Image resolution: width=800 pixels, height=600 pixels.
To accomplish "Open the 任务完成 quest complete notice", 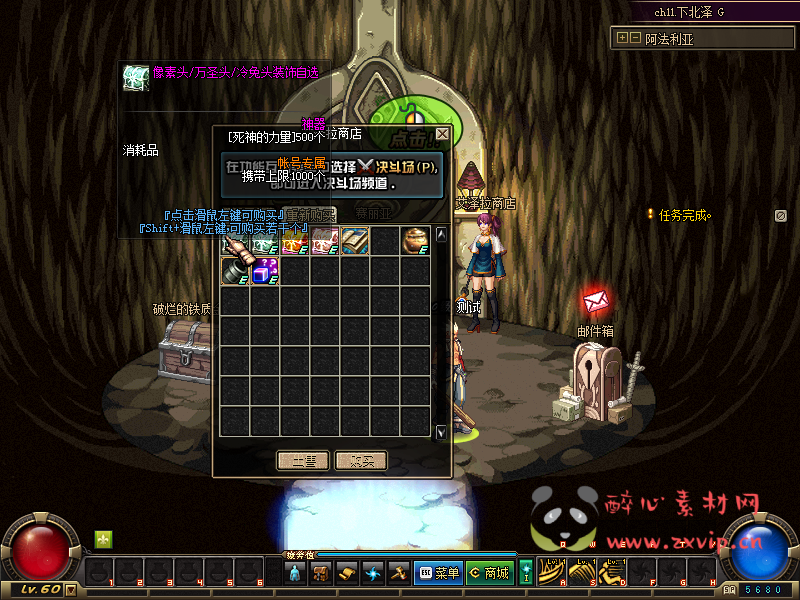I will 683,214.
